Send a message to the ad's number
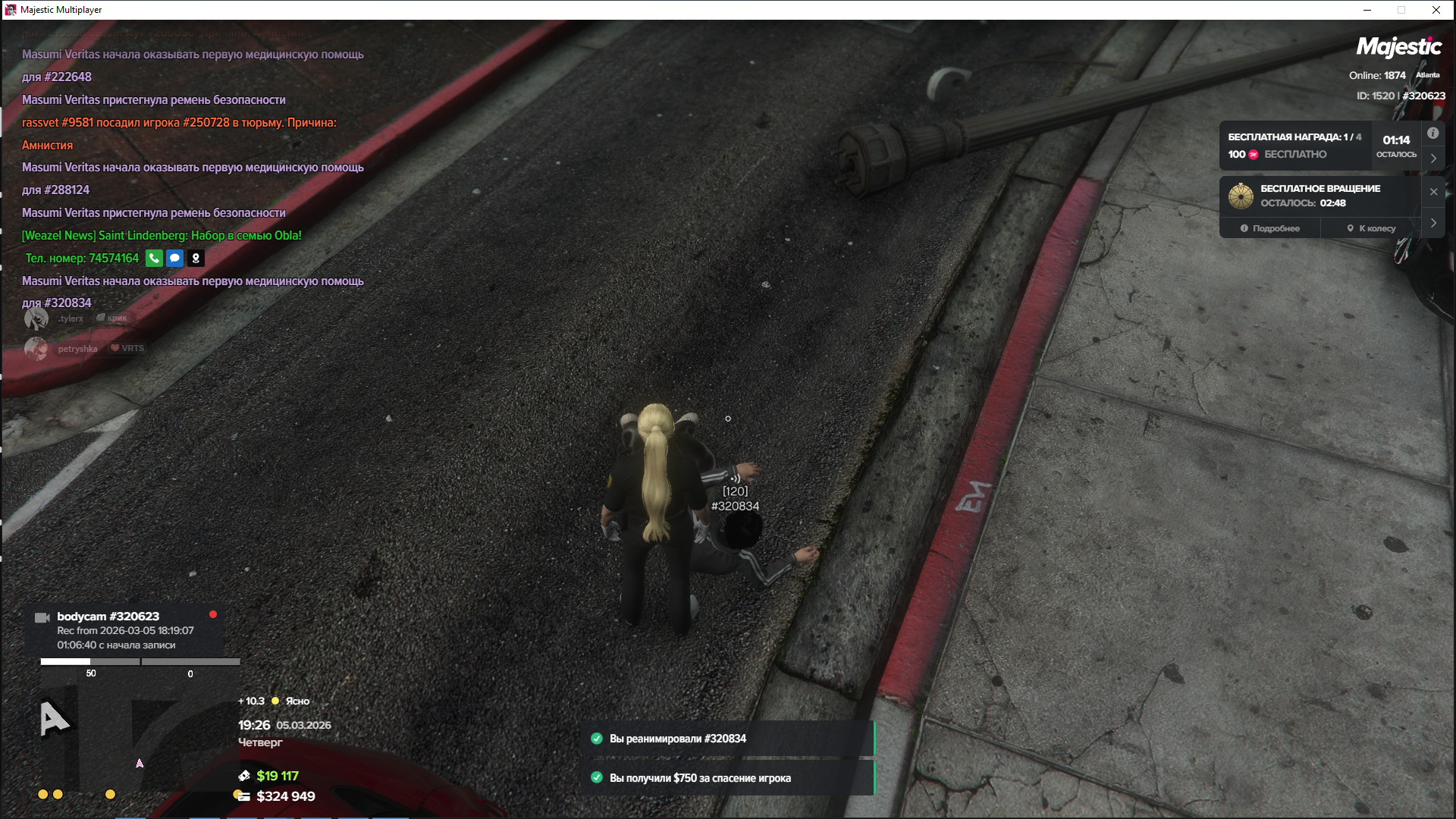 (174, 259)
